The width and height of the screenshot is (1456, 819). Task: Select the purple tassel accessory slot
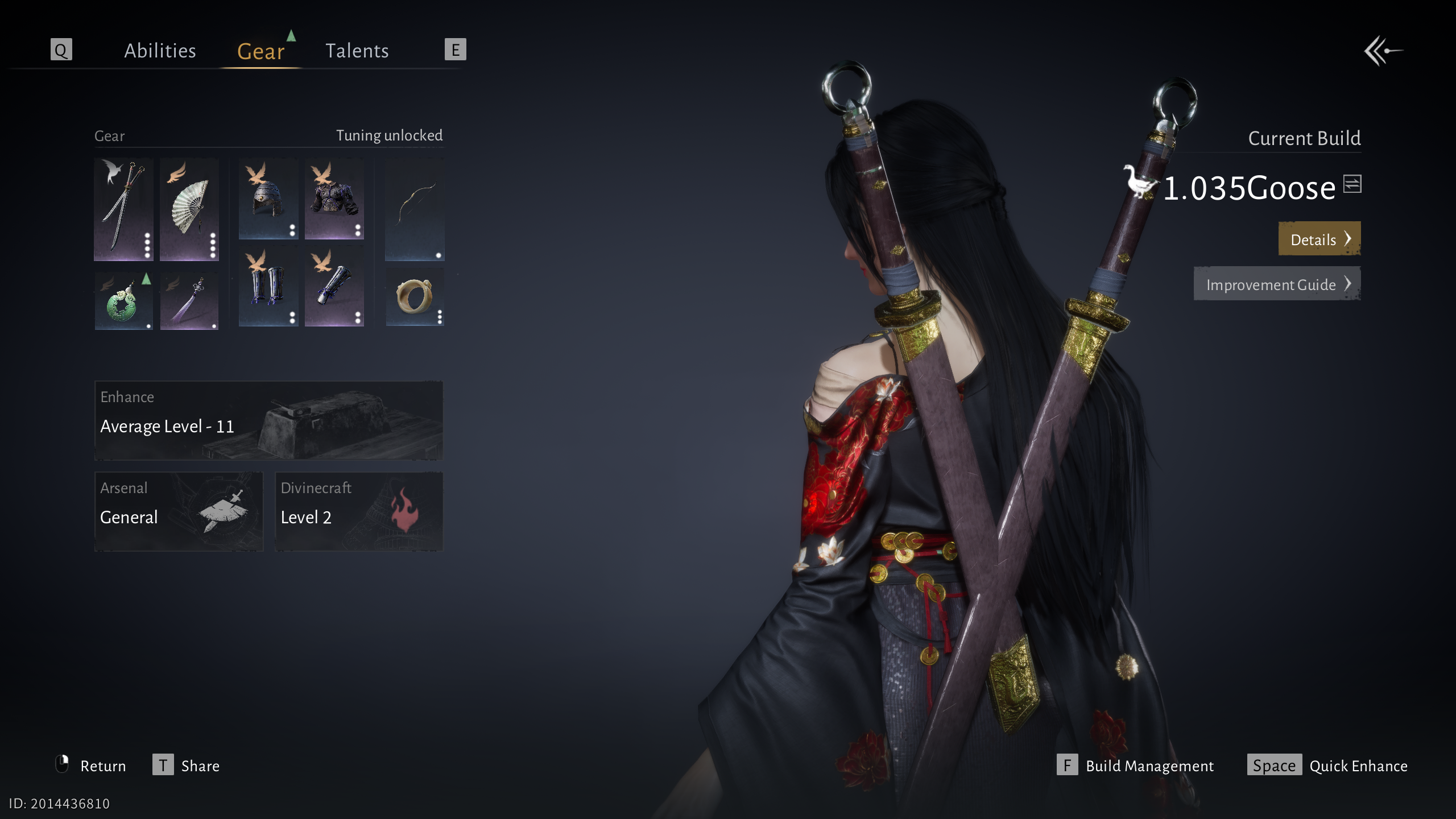(x=189, y=301)
